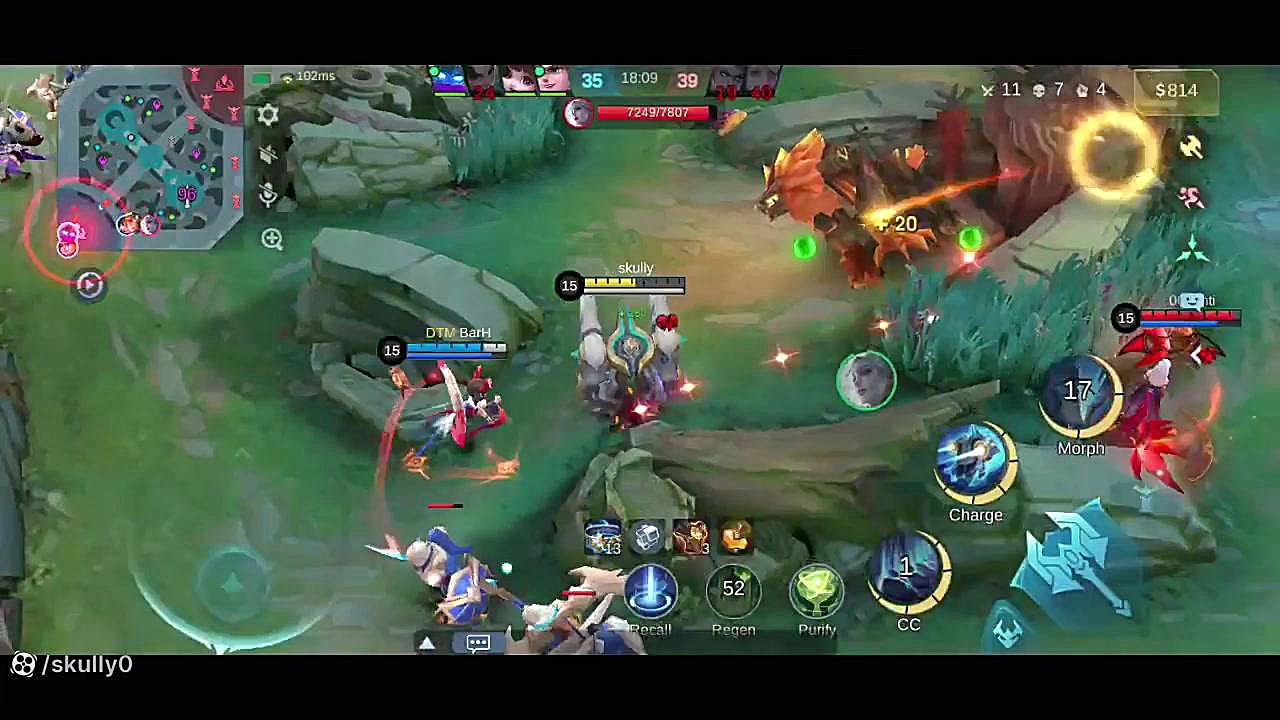Click the boss health bar showing 7249/7807

656,112
